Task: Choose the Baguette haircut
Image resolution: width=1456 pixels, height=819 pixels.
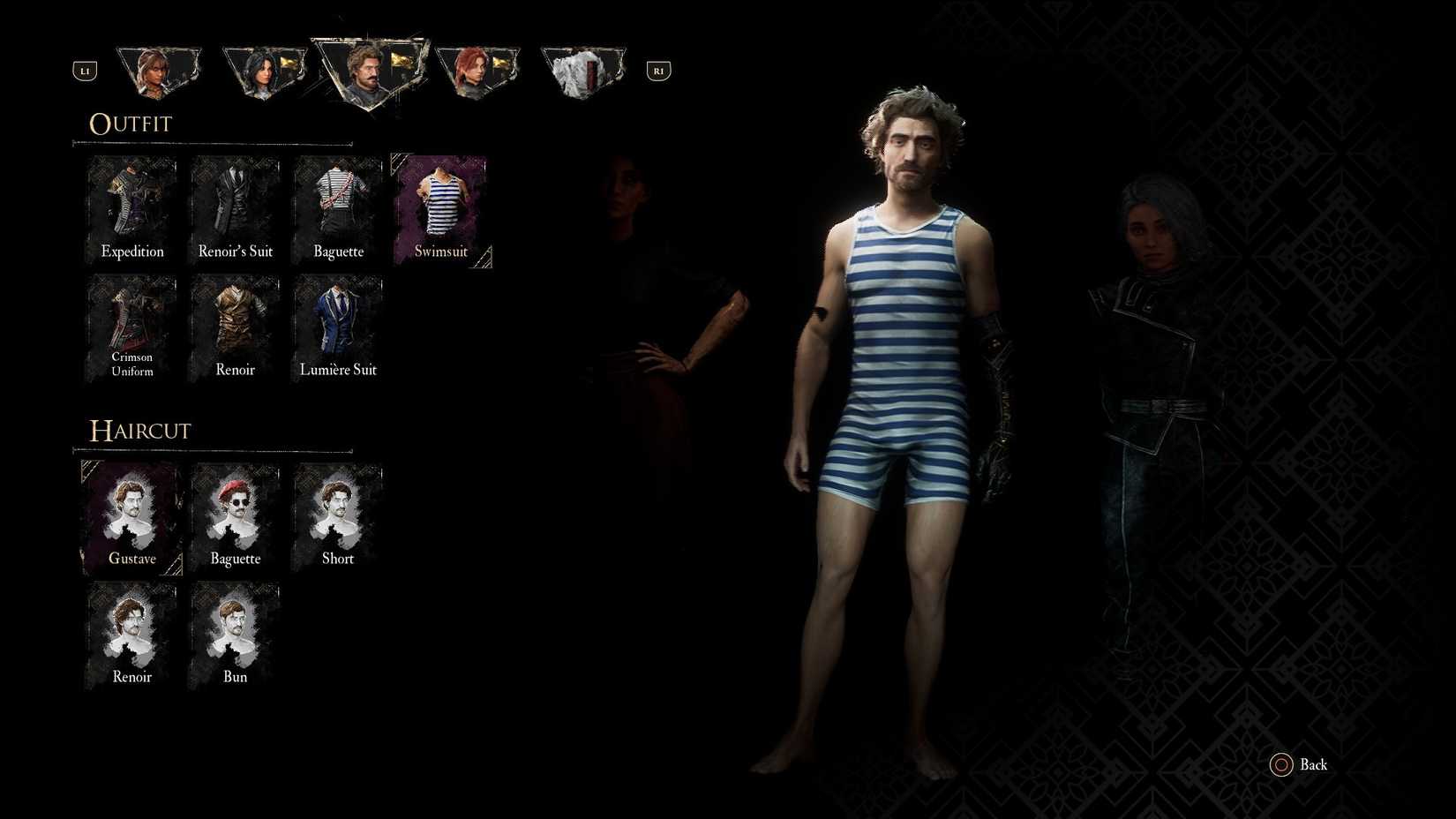Action: coord(235,516)
